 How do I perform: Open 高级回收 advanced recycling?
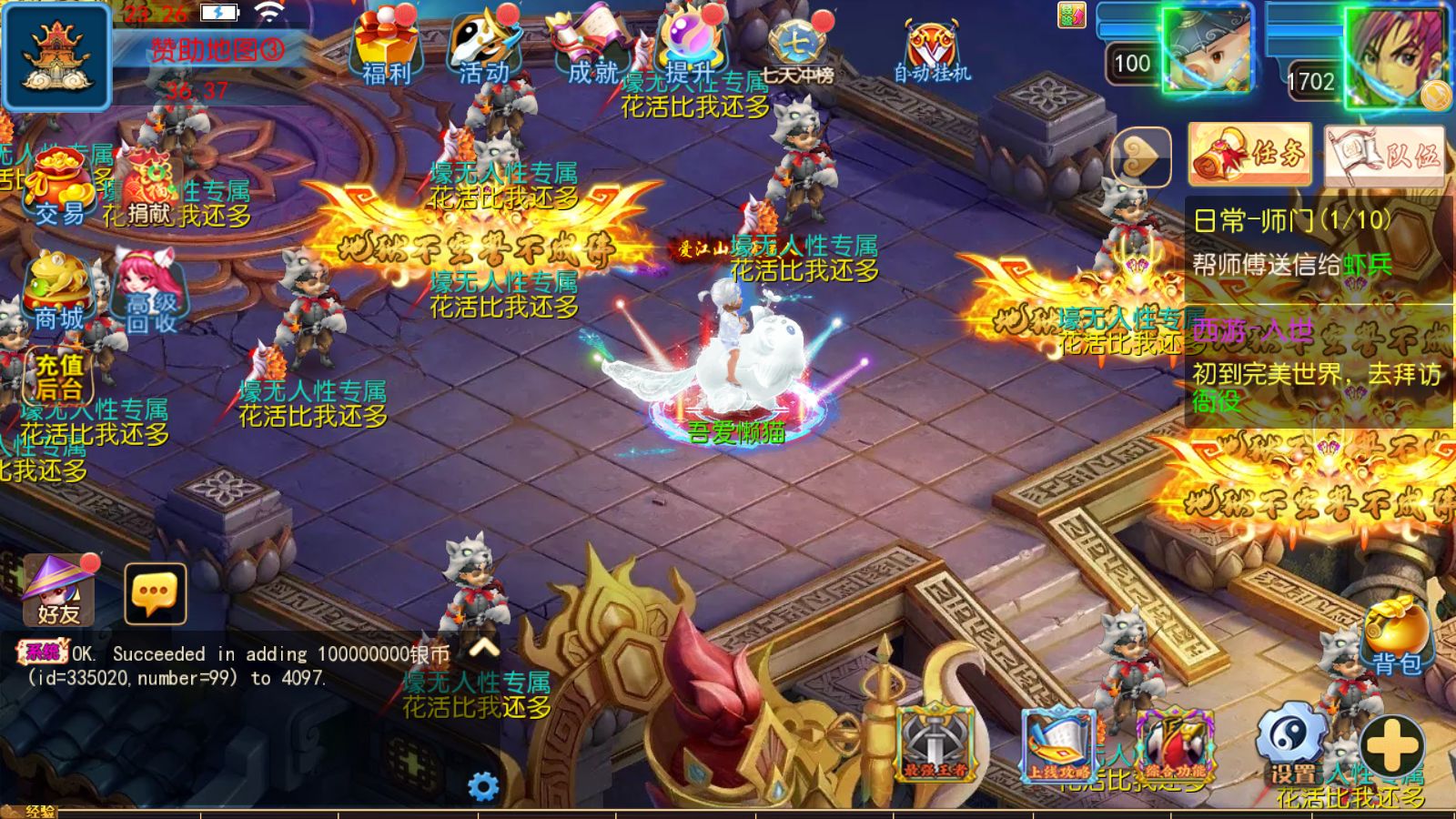coord(149,293)
